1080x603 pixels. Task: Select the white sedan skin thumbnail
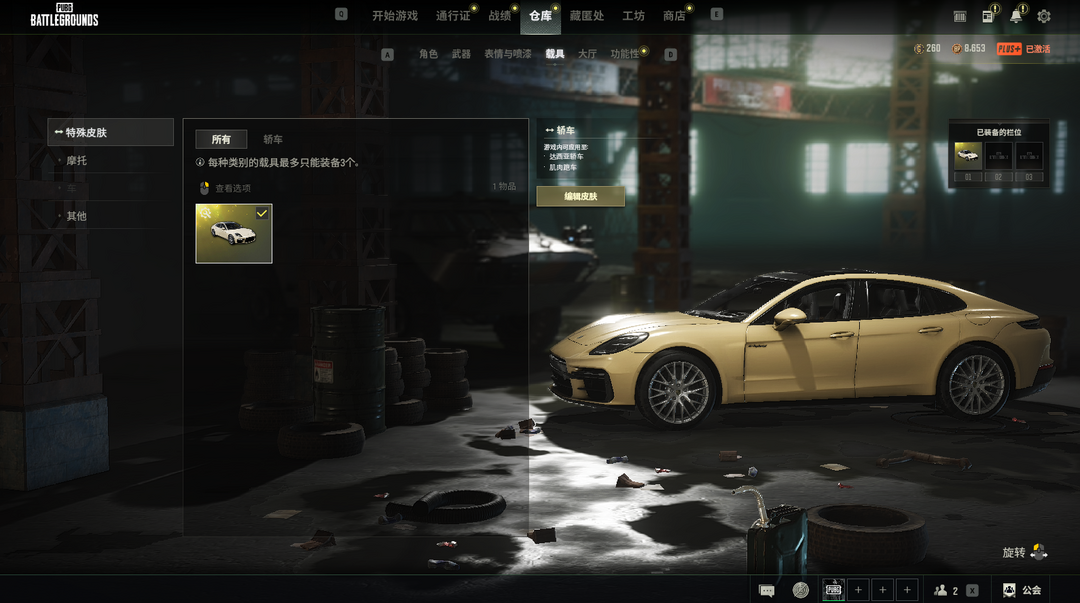click(234, 234)
